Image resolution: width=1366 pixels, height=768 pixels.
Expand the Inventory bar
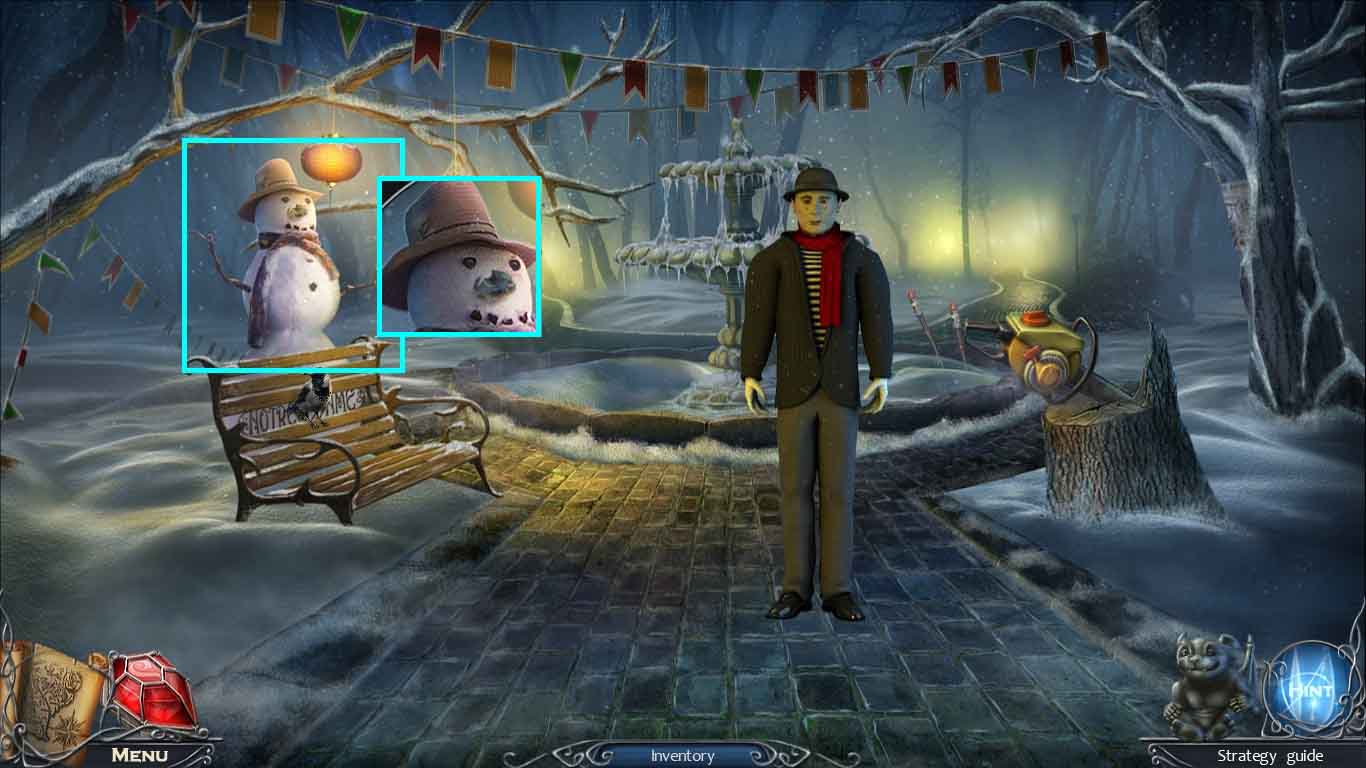pyautogui.click(x=682, y=756)
